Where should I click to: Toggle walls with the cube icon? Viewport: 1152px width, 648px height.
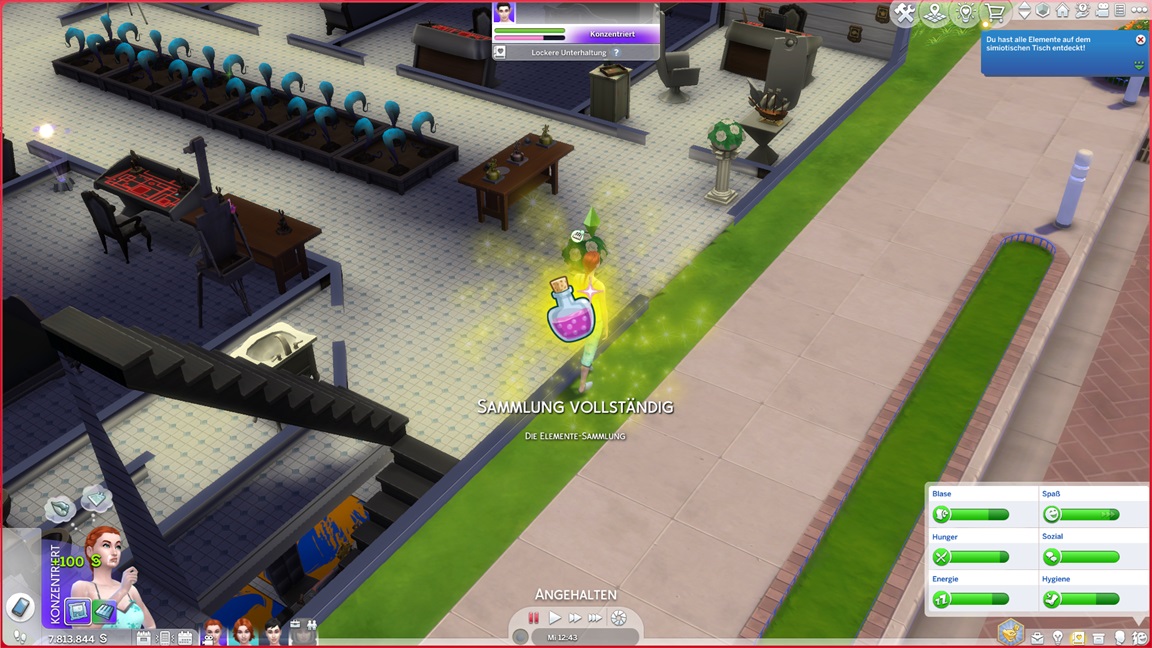point(1043,12)
